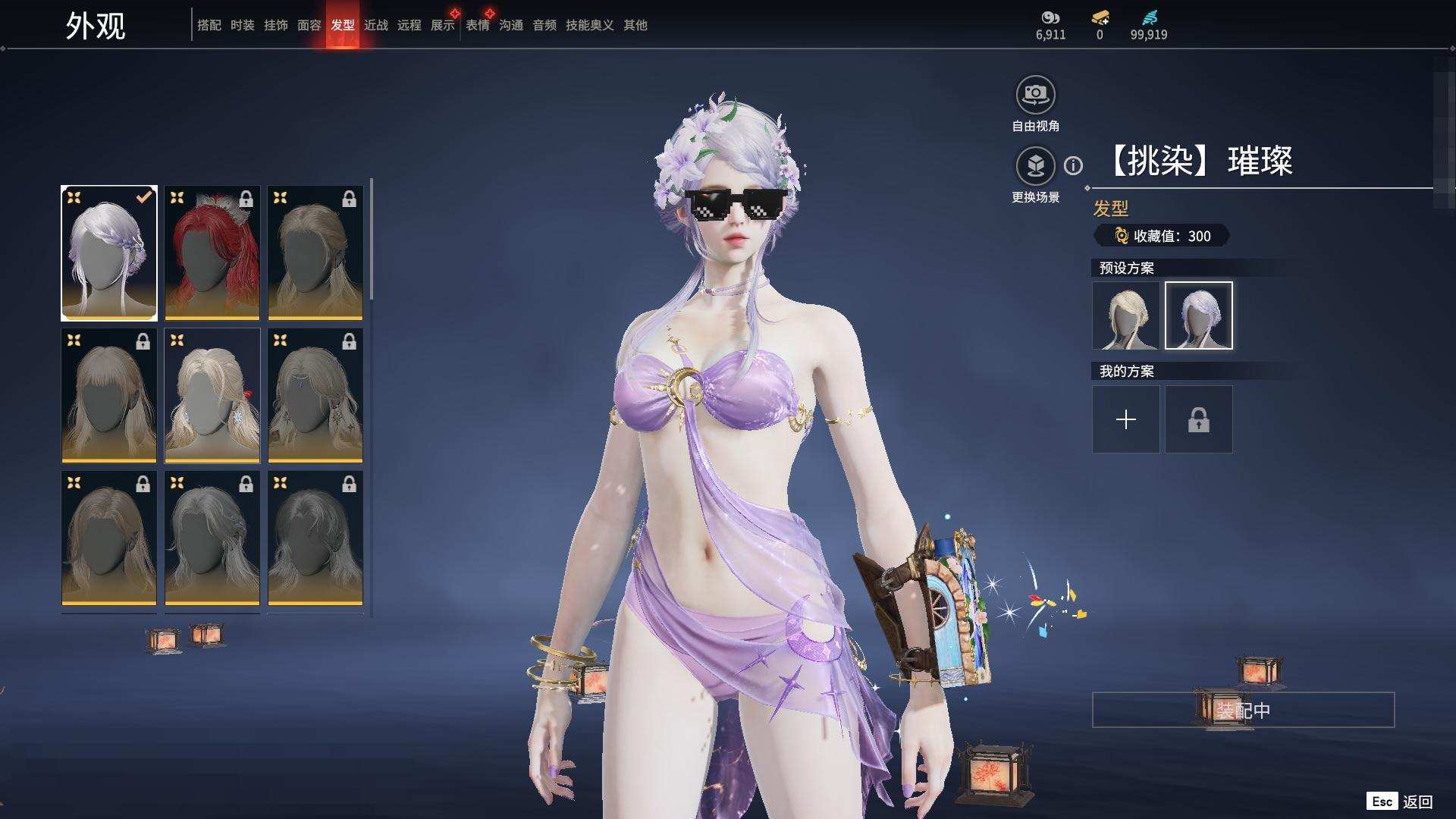Open the 时装 tab
This screenshot has width=1456, height=819.
point(243,25)
